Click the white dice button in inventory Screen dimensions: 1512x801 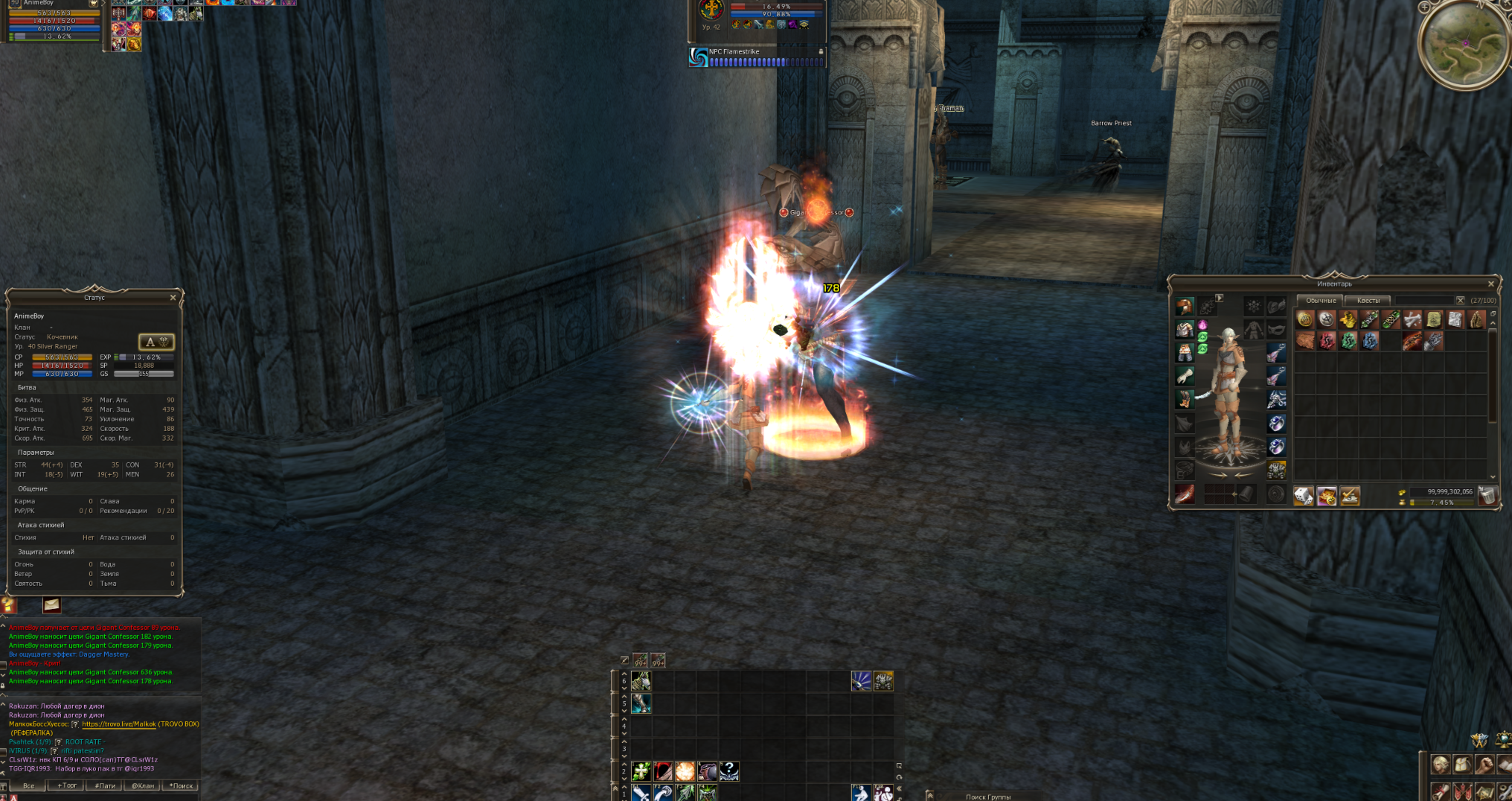[x=1304, y=496]
